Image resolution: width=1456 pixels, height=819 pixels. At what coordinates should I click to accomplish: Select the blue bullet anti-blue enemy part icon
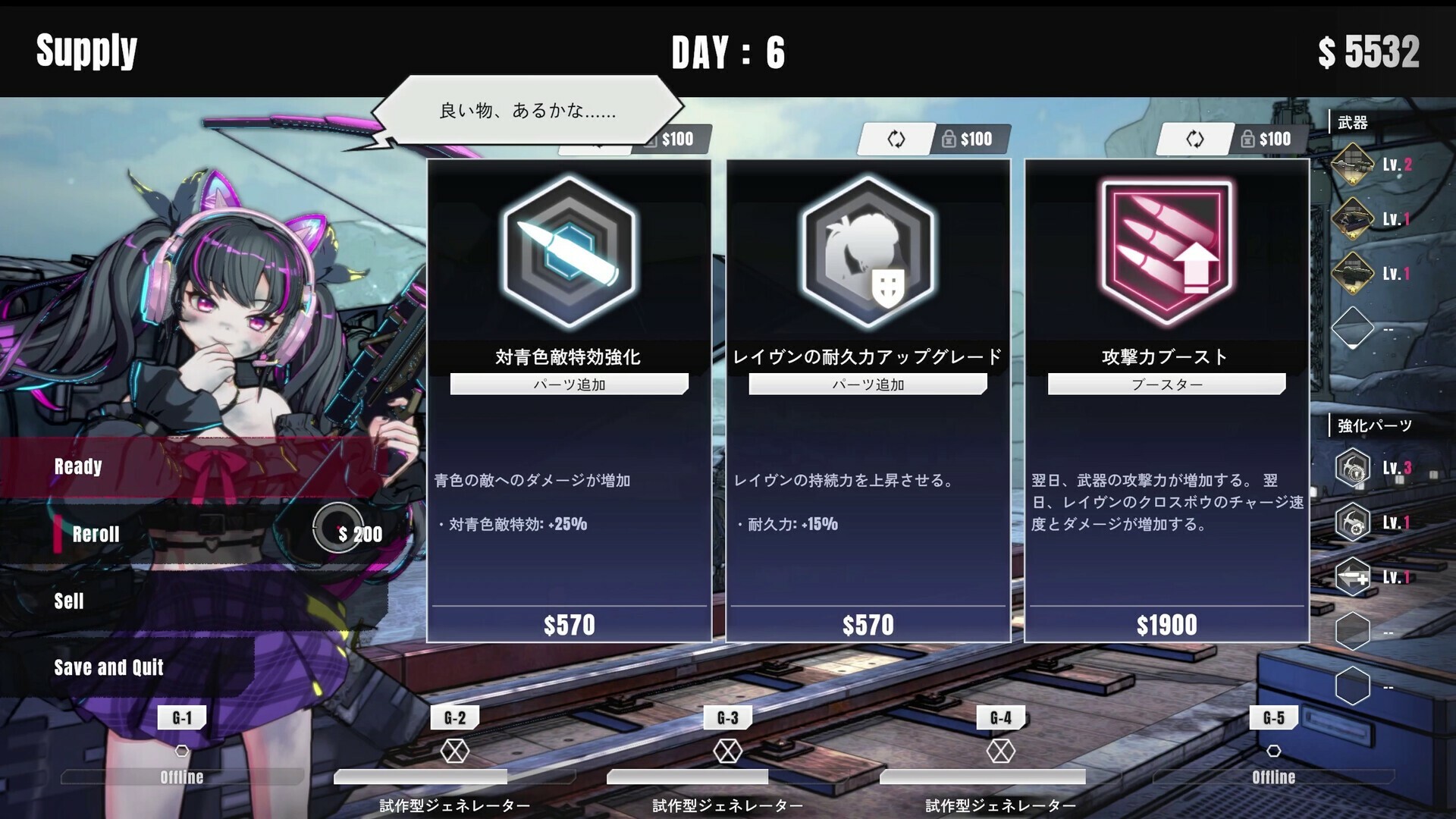point(567,250)
